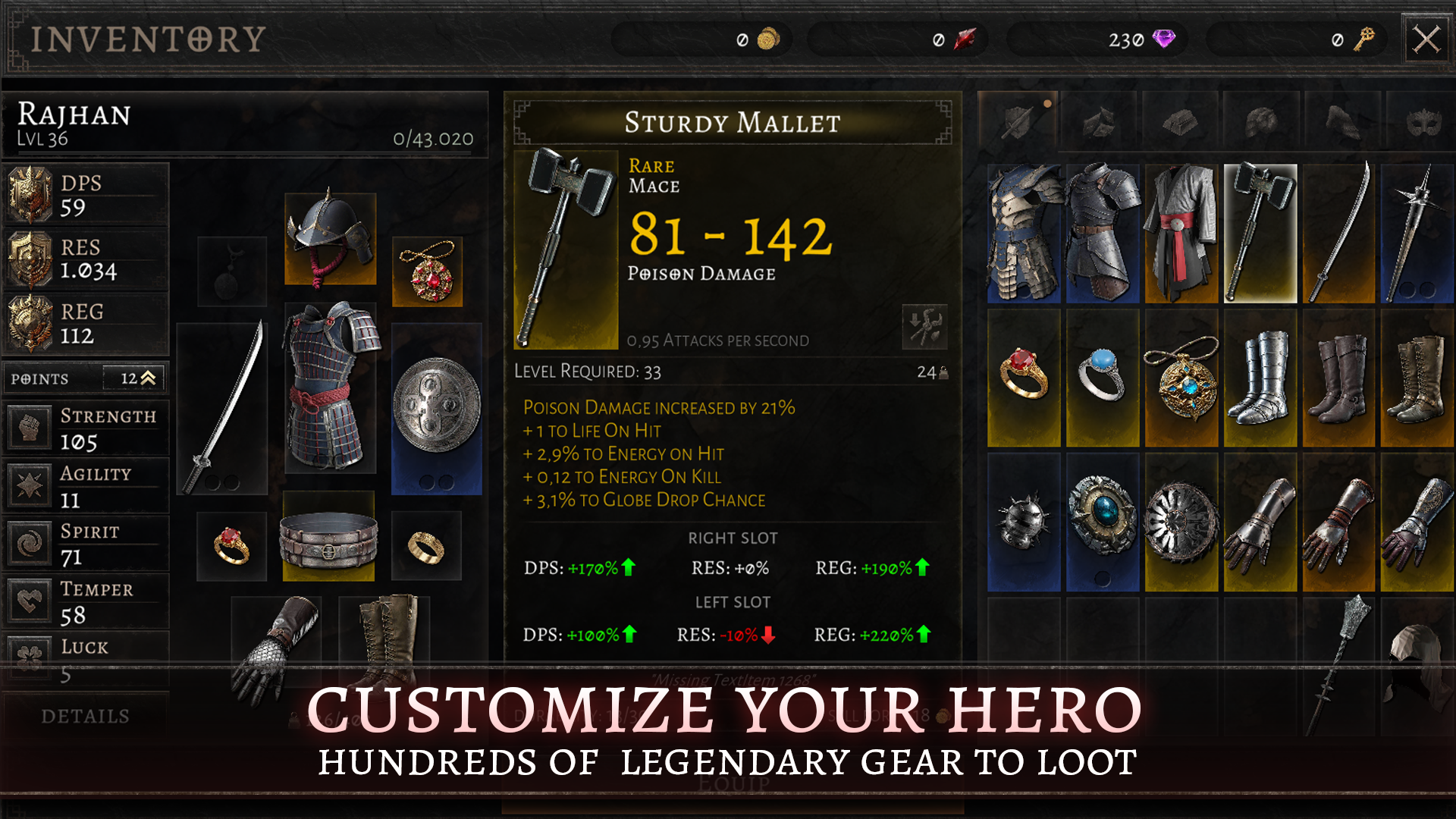Expand the DETAILS section
Image resolution: width=1456 pixels, height=819 pixels.
pos(86,715)
